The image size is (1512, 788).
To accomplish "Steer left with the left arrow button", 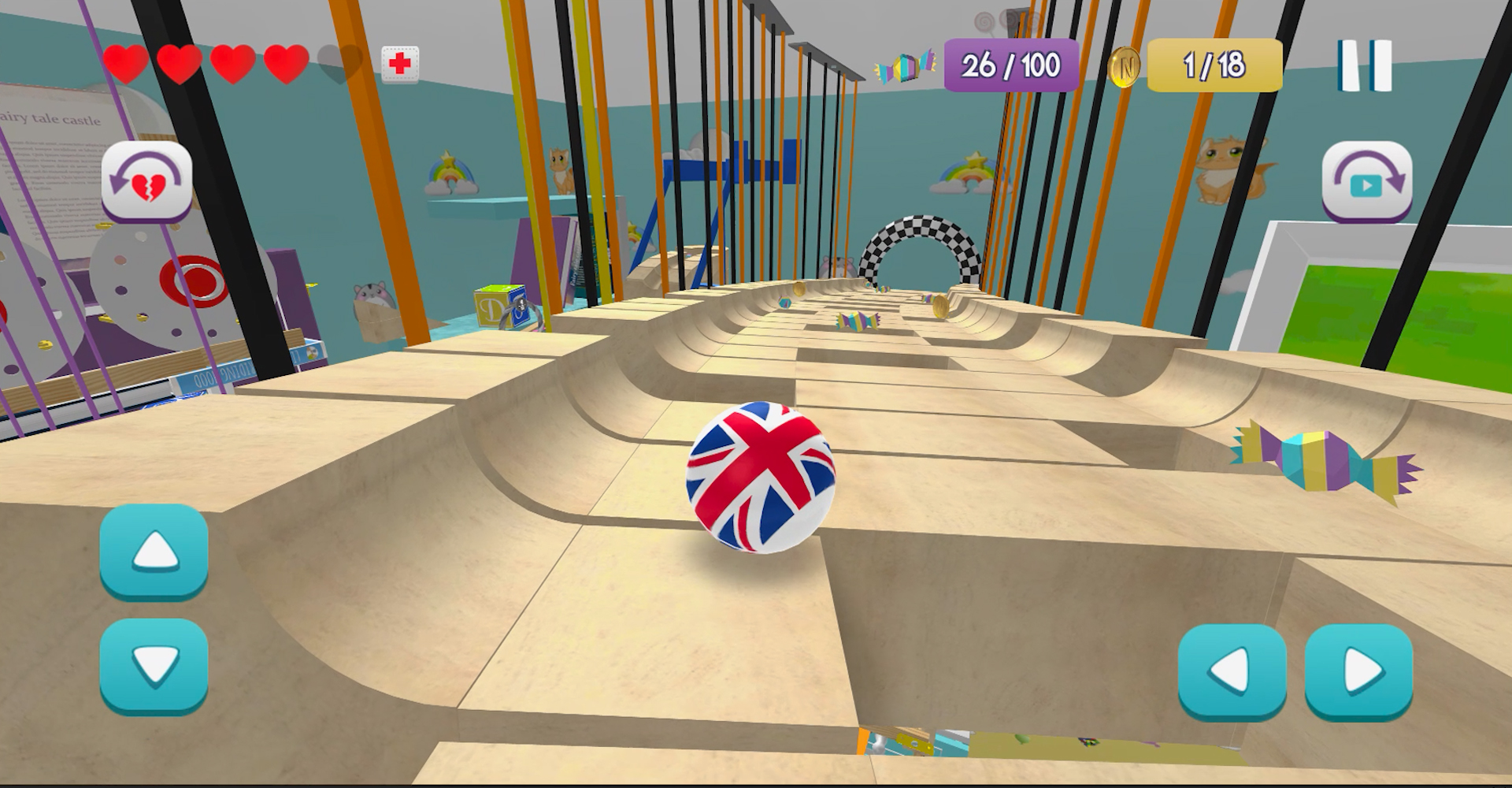I will pyautogui.click(x=1232, y=671).
